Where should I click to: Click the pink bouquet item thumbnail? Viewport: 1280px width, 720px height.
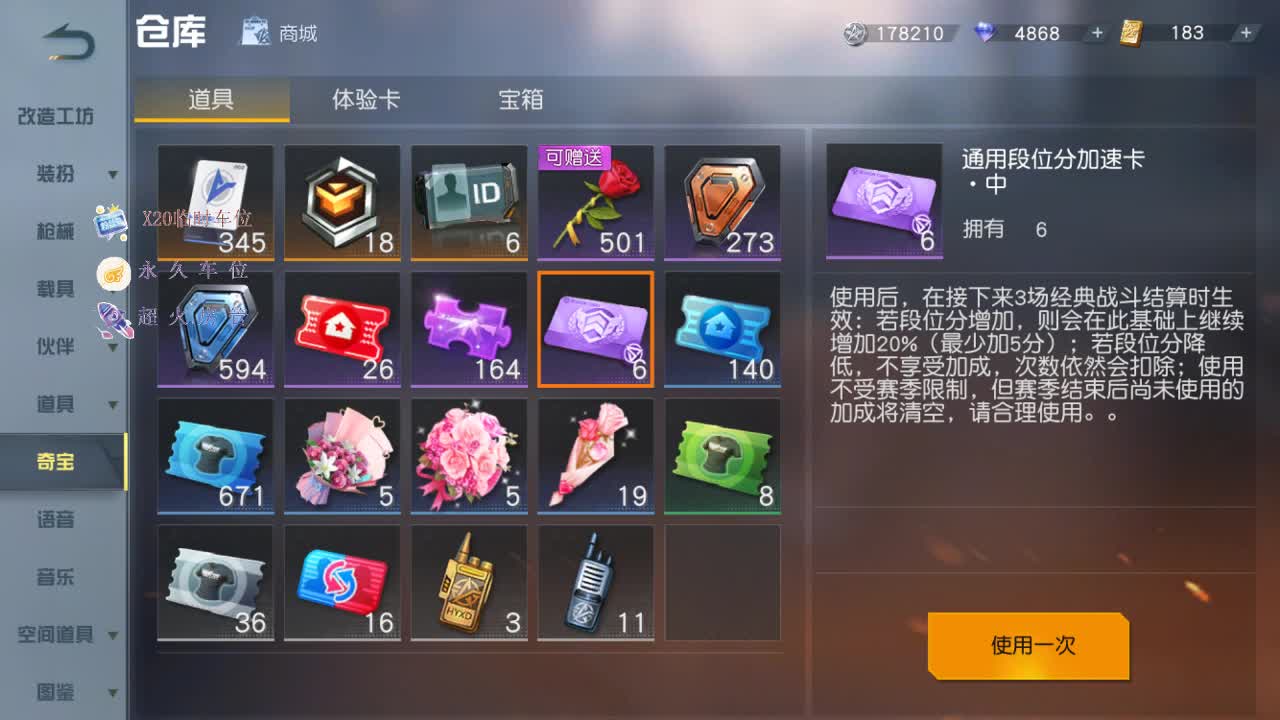click(x=469, y=458)
